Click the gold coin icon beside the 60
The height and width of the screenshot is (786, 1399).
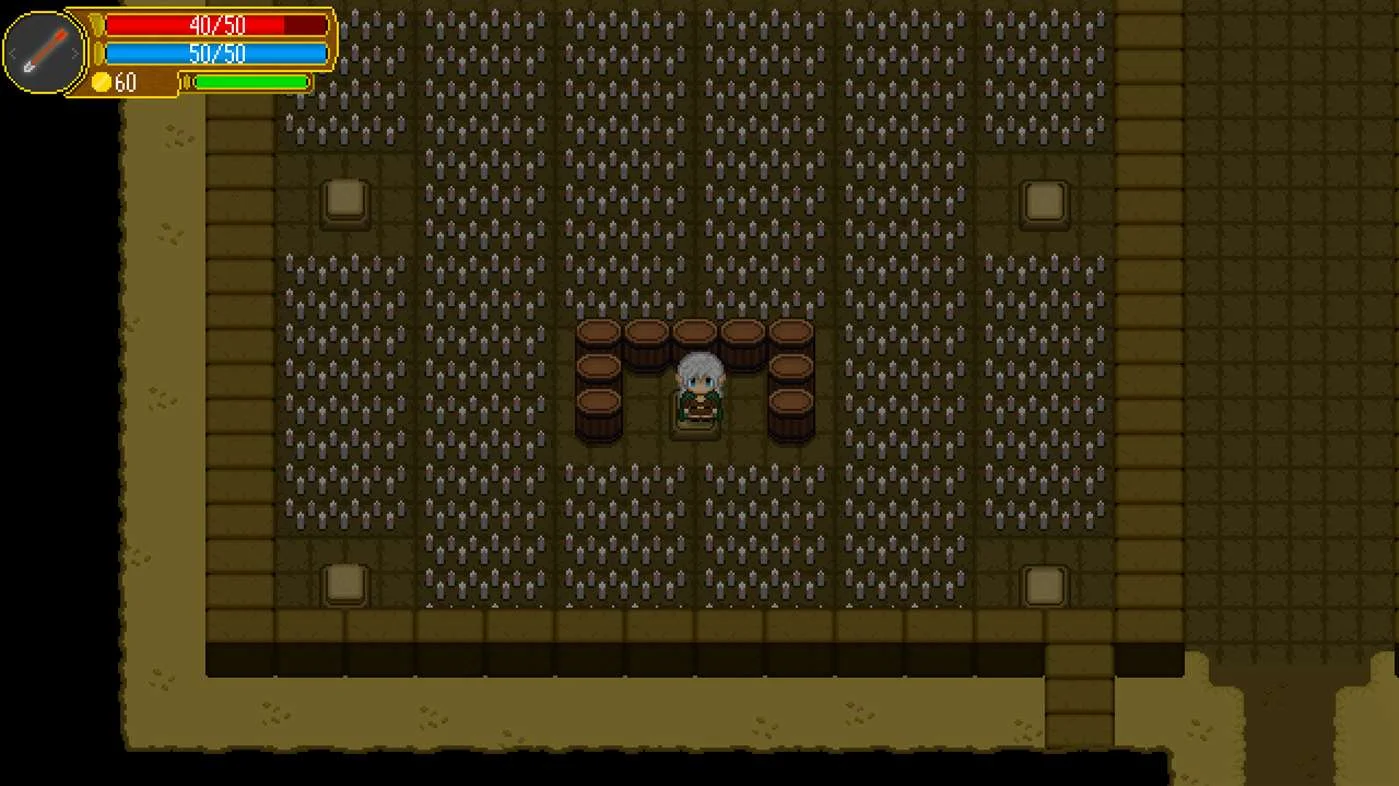(102, 82)
